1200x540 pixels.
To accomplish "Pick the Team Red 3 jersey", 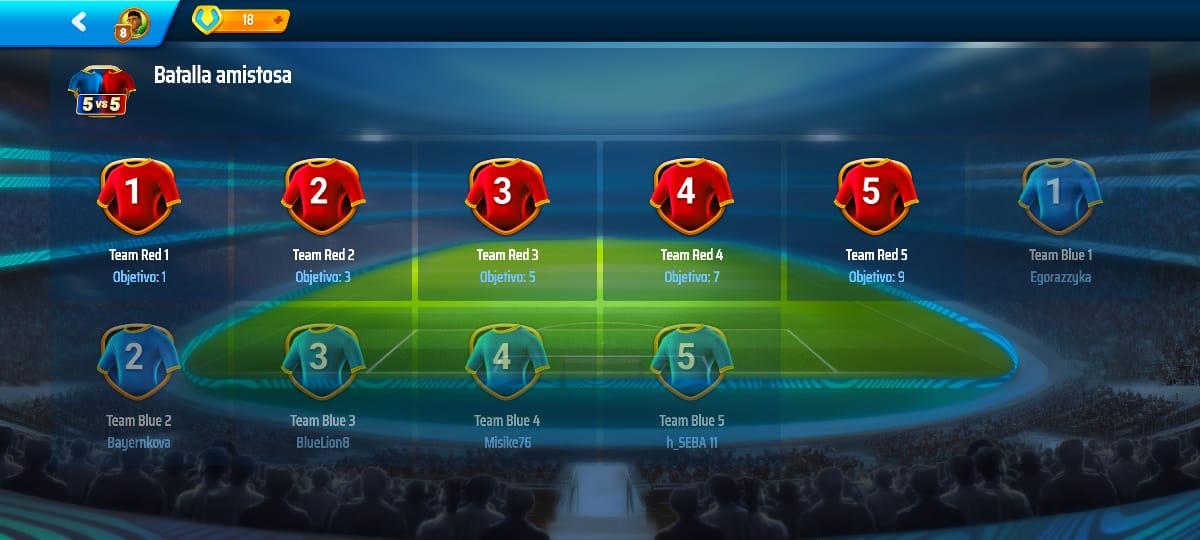I will coord(506,195).
